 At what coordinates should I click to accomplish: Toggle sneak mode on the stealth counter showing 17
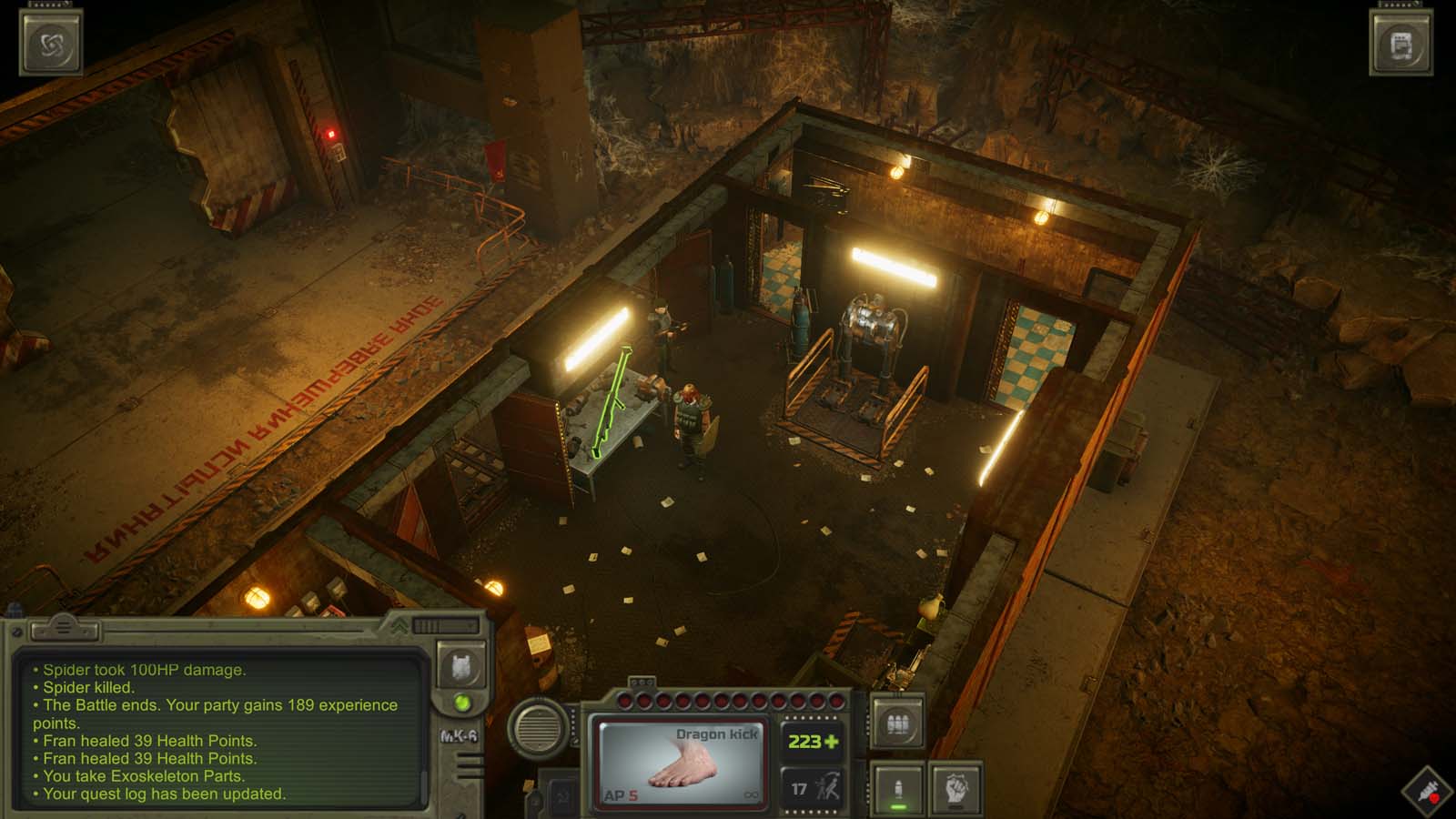pyautogui.click(x=814, y=788)
